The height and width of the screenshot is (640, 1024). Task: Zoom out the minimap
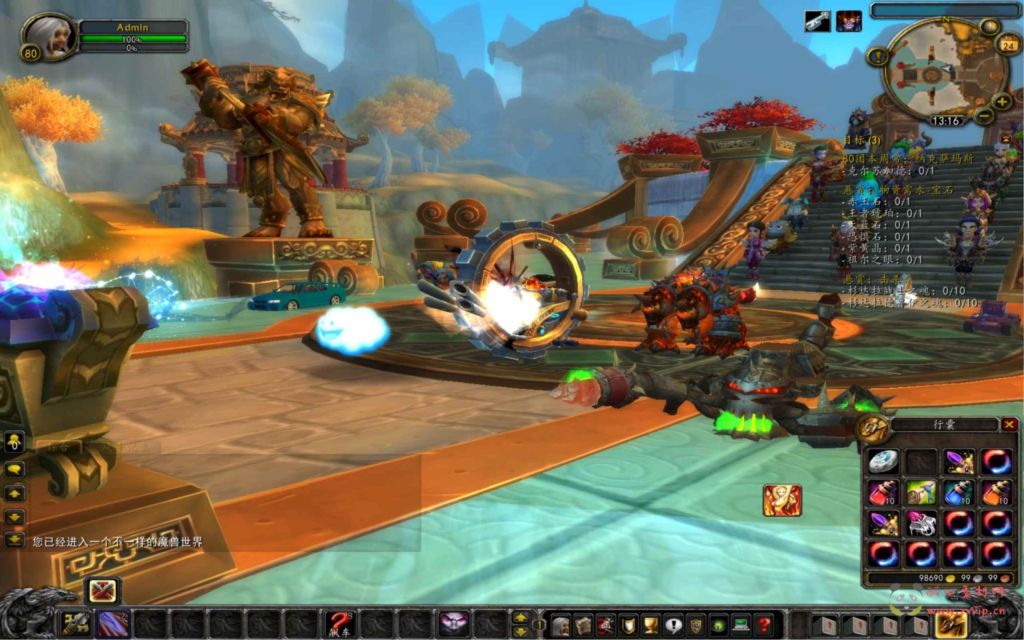(x=984, y=117)
